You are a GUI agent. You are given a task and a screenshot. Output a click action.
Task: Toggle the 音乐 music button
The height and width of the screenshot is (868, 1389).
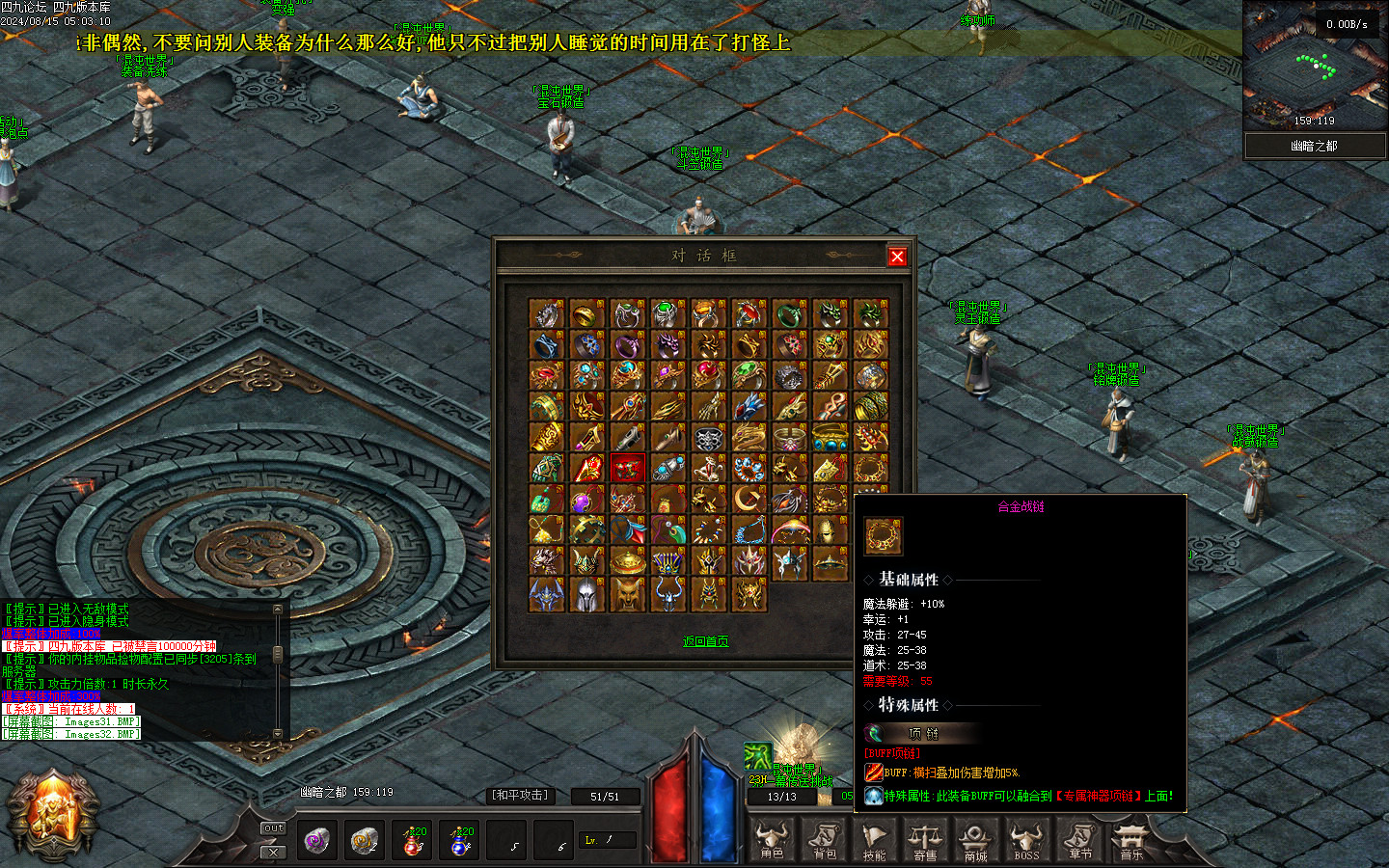[1130, 840]
